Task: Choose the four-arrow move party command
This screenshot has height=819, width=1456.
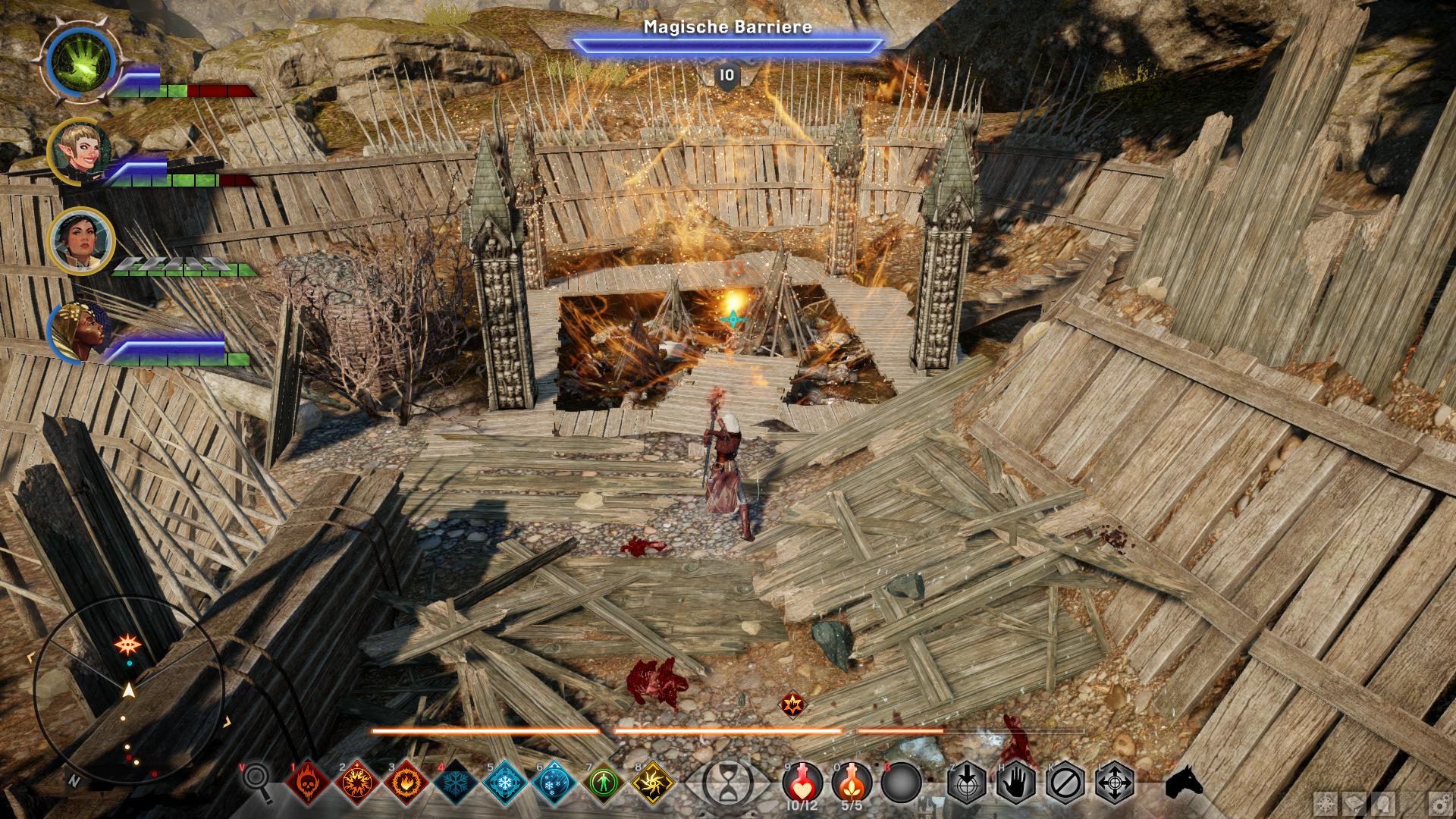Action: click(1116, 782)
